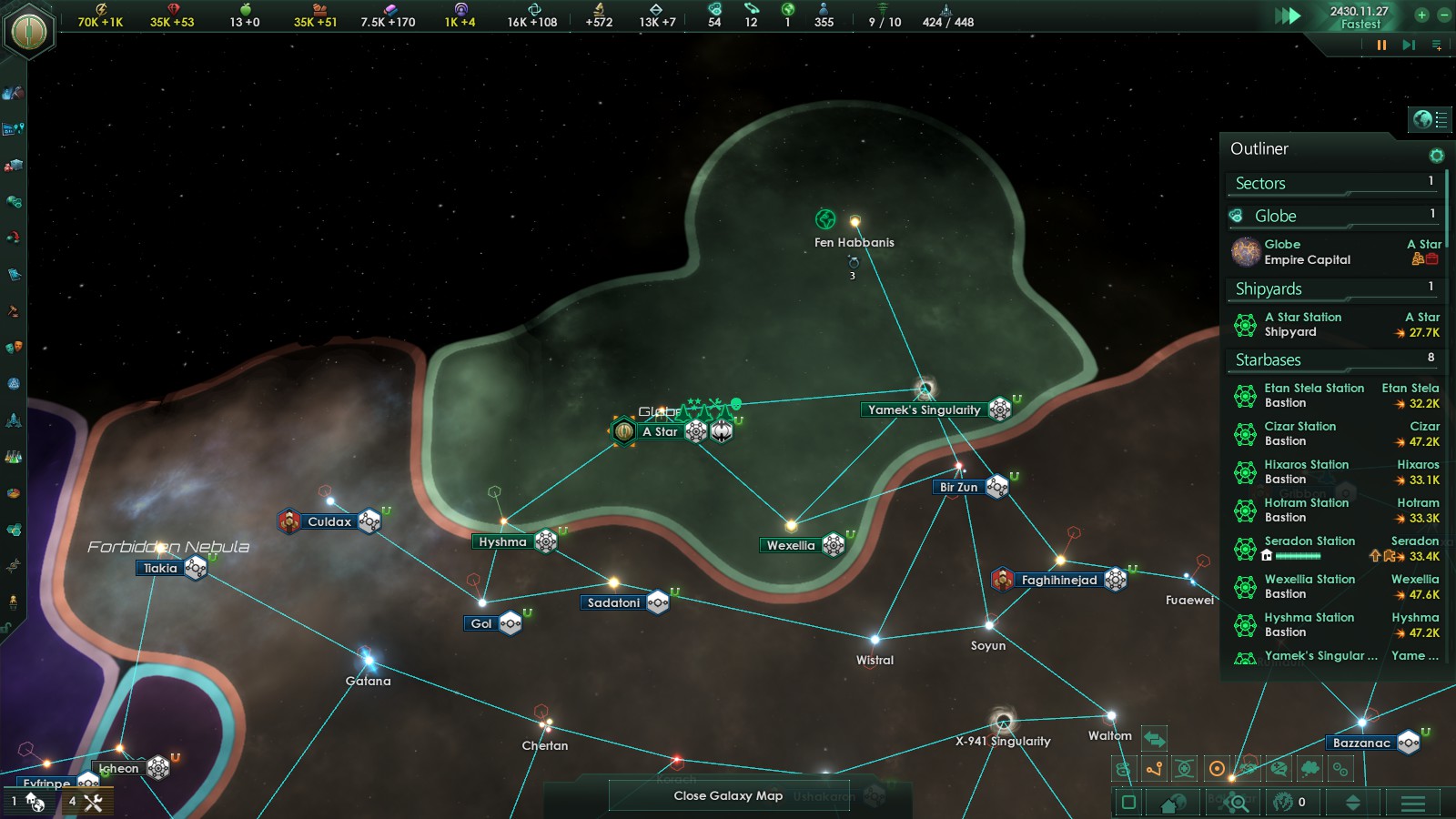Screen dimensions: 1456x819
Task: Increase game speed with the plus button
Action: (1421, 15)
